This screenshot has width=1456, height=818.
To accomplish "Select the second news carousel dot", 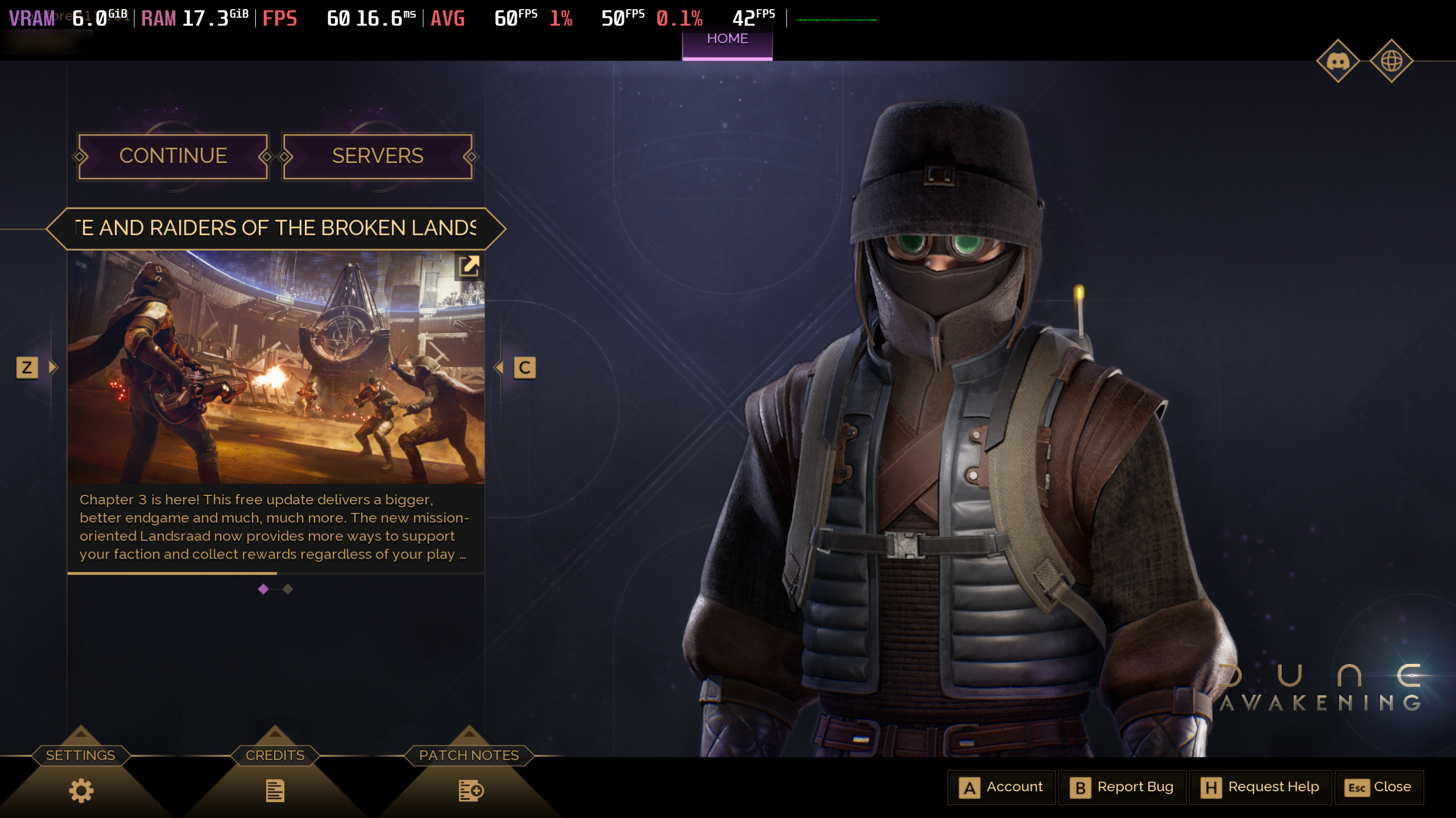I will pyautogui.click(x=287, y=589).
